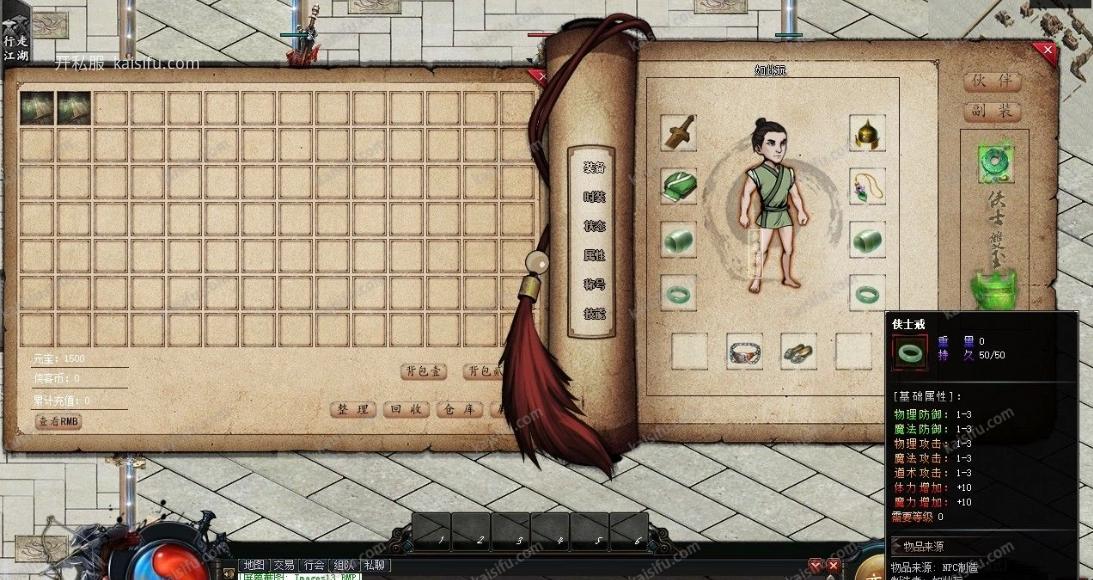Screen dimensions: 1093x580
Task: Switch to the 装备 equipment tab
Action: 594,168
